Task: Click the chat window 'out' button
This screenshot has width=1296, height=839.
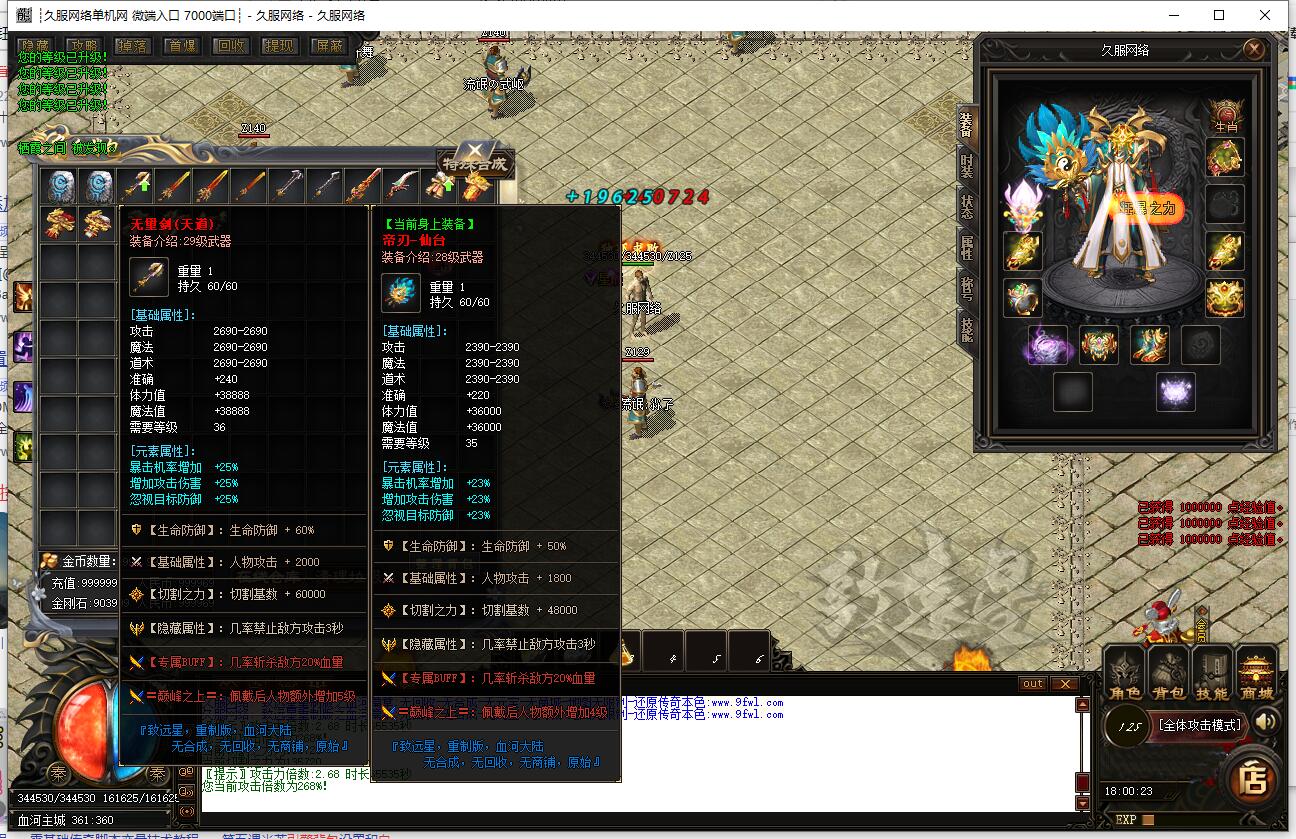Action: (1033, 684)
